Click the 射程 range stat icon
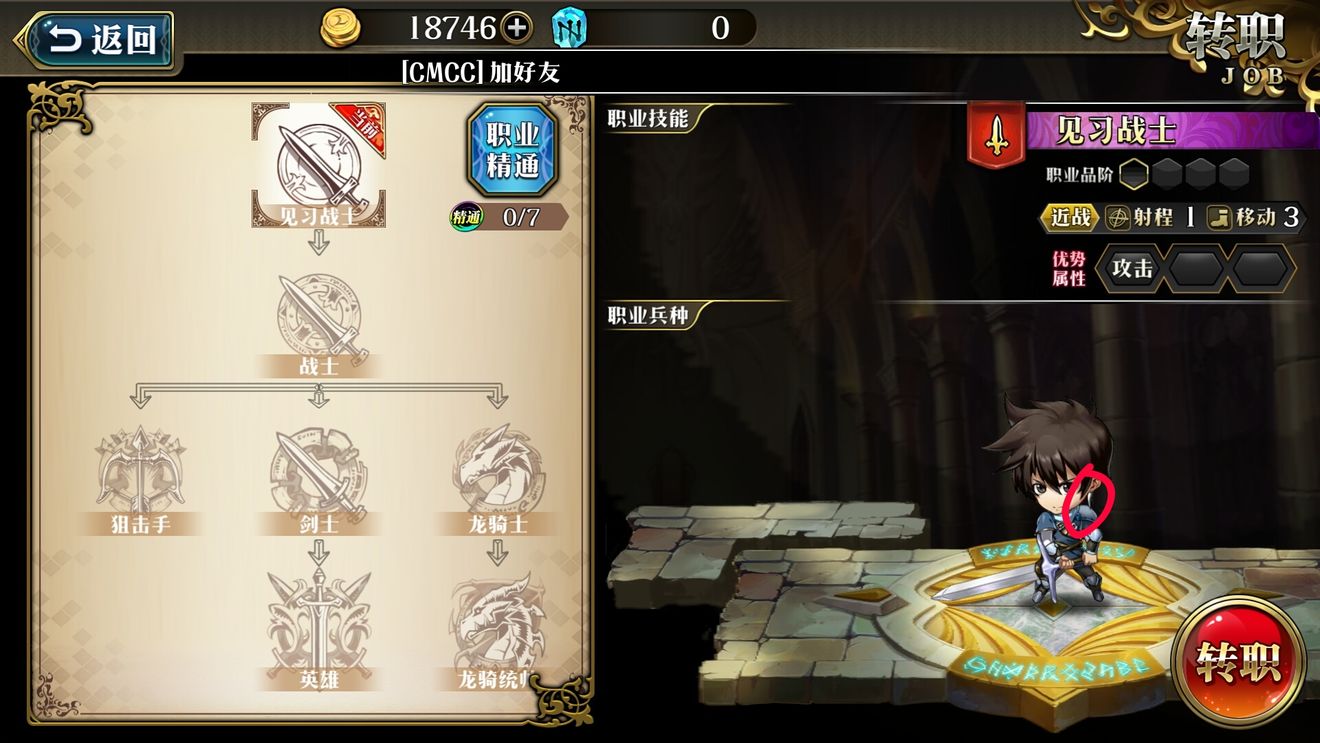The width and height of the screenshot is (1320, 743). 1117,218
